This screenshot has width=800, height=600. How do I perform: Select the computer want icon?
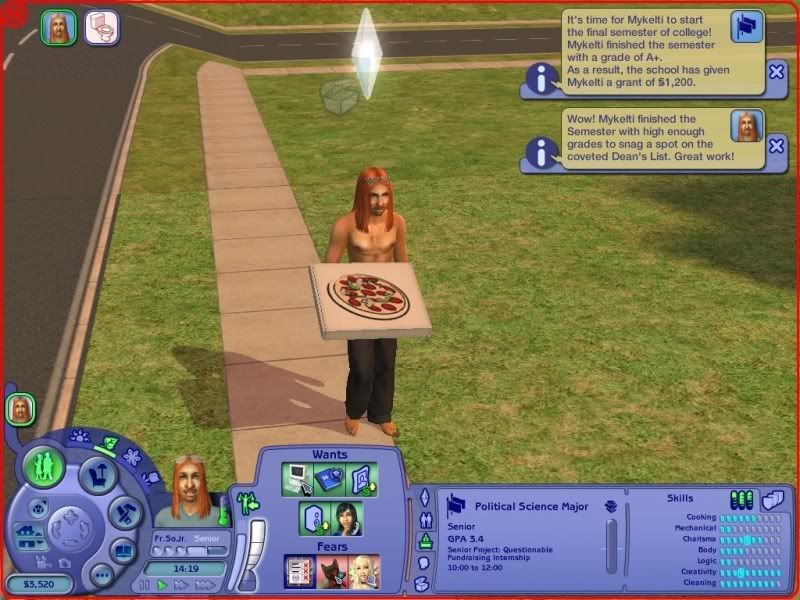click(x=299, y=479)
